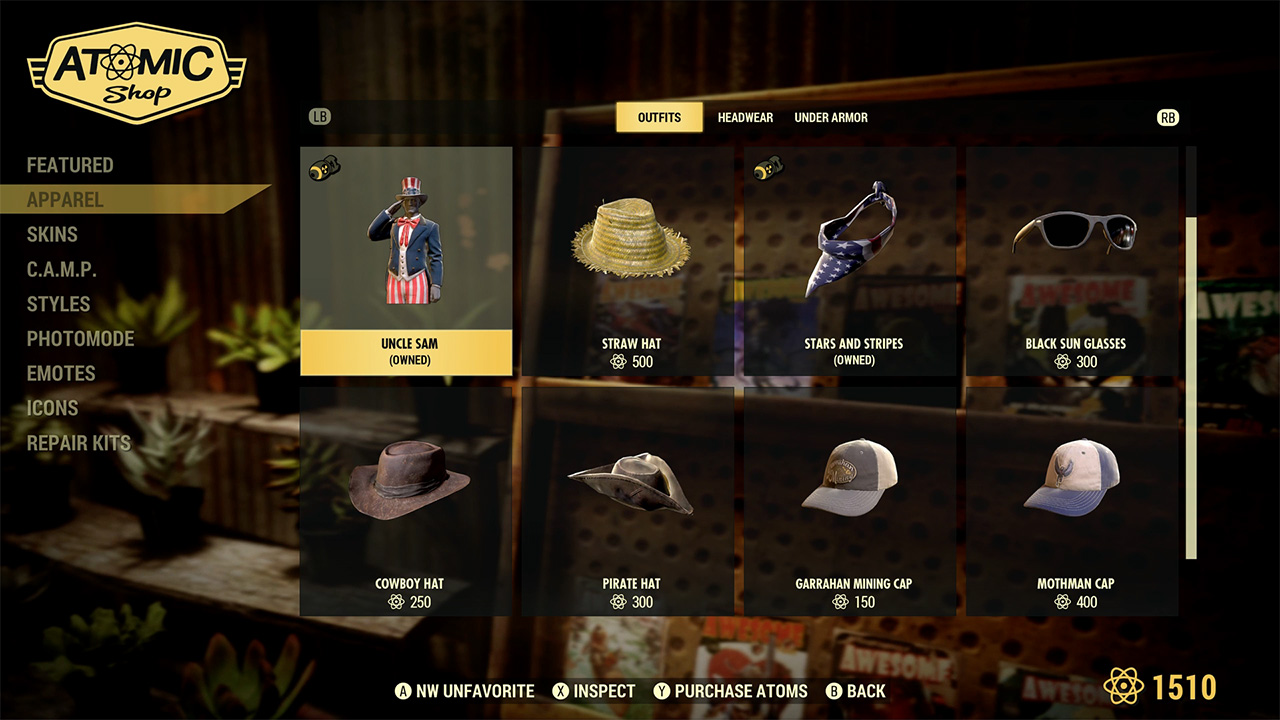Switch to the Outfits tab
Image resolution: width=1280 pixels, height=720 pixels.
[659, 117]
